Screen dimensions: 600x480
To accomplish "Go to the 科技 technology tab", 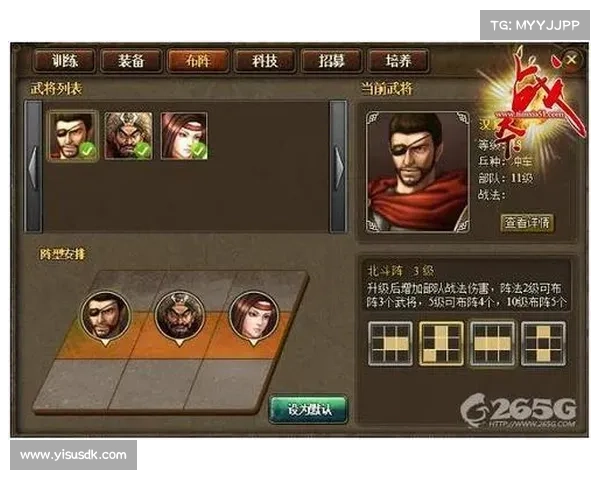I will (x=263, y=61).
